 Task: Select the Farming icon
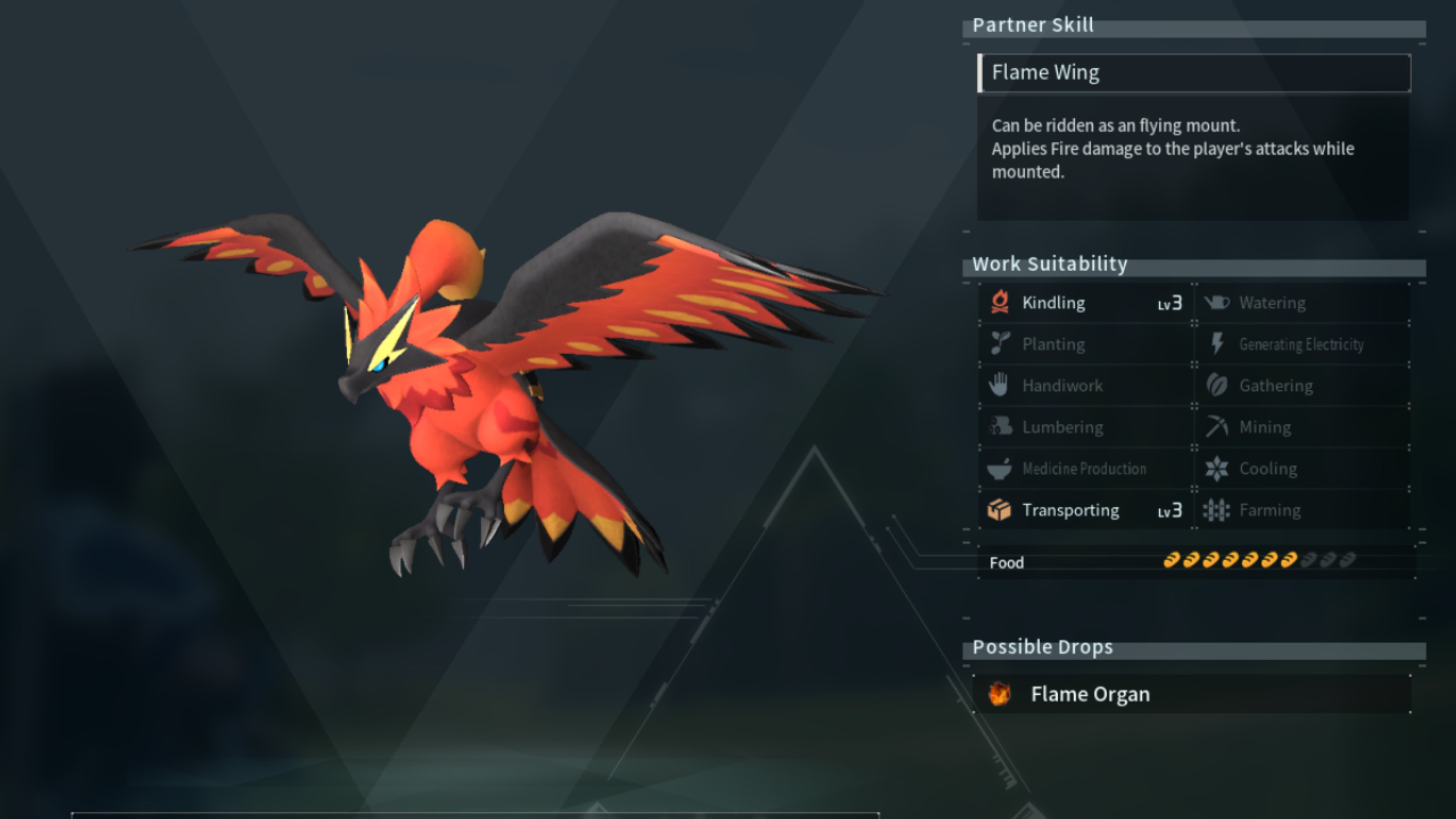tap(1216, 510)
